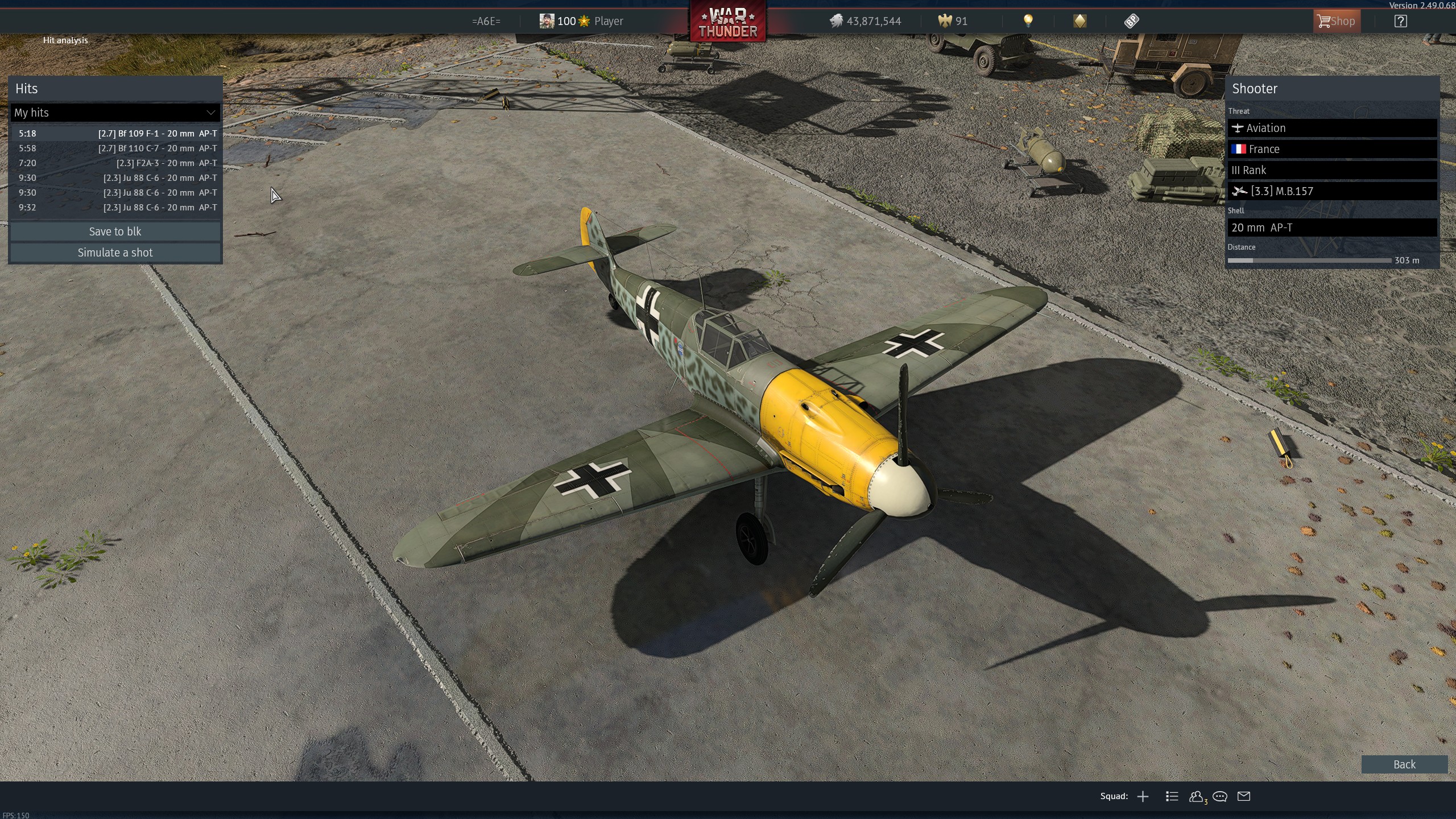Invite a player to squad with plus
The image size is (1456, 819).
click(1143, 796)
